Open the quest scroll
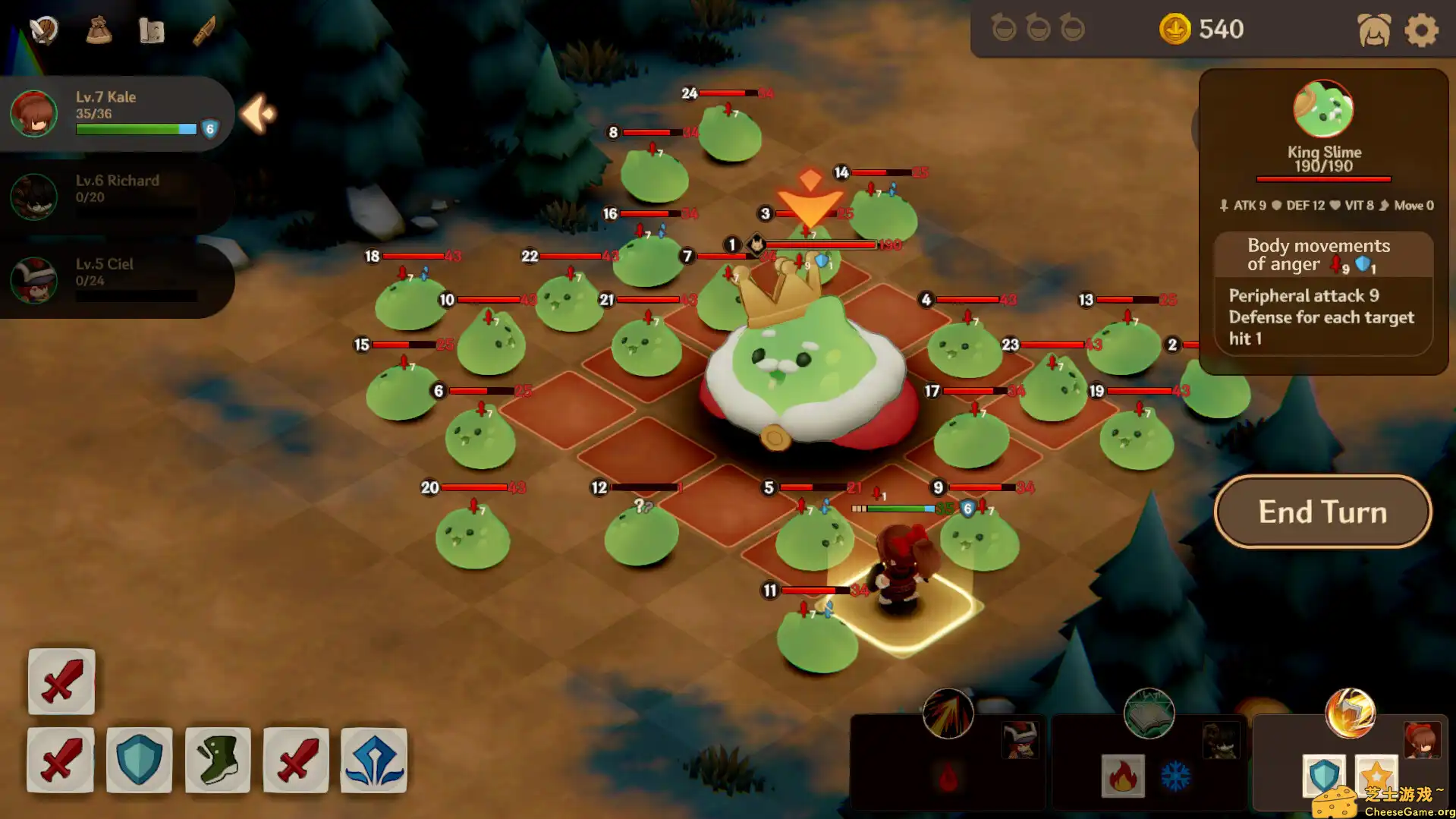This screenshot has width=1456, height=819. click(x=151, y=29)
